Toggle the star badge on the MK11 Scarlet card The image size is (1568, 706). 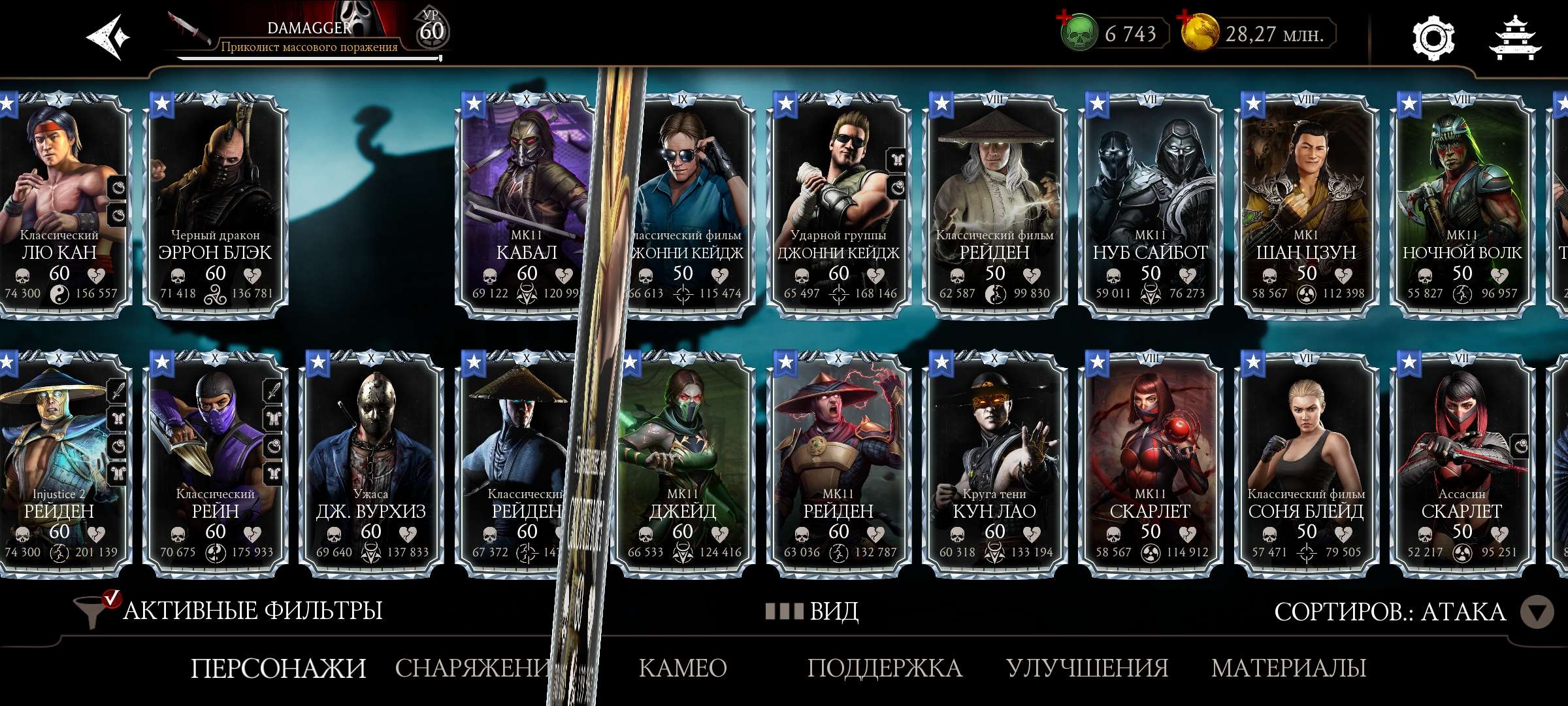pos(1096,360)
